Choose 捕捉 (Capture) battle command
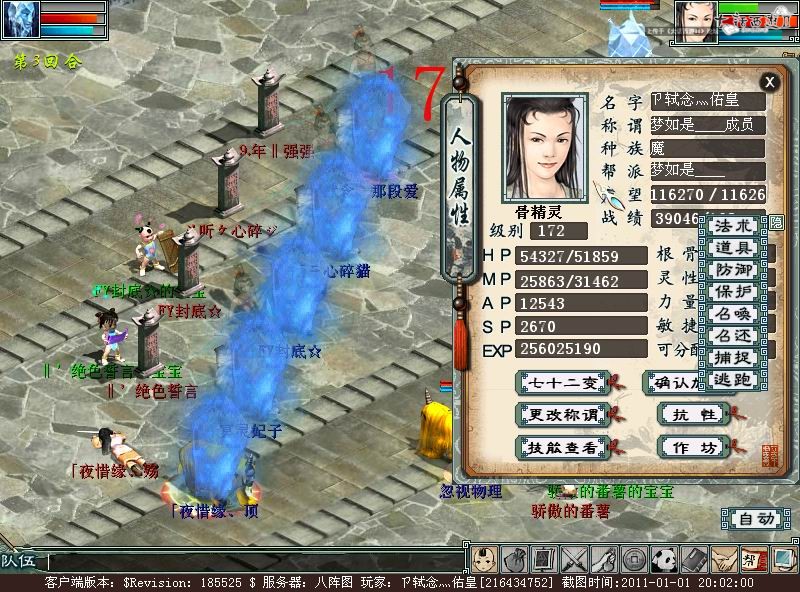Image resolution: width=800 pixels, height=592 pixels. tap(733, 357)
